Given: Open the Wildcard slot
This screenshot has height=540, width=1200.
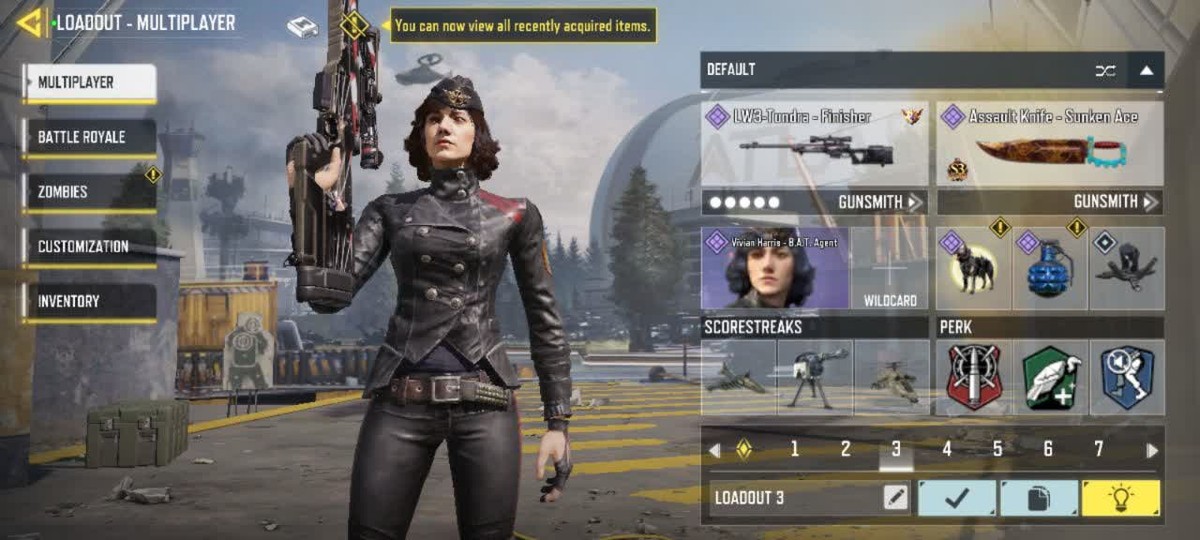Looking at the screenshot, I should [890, 268].
